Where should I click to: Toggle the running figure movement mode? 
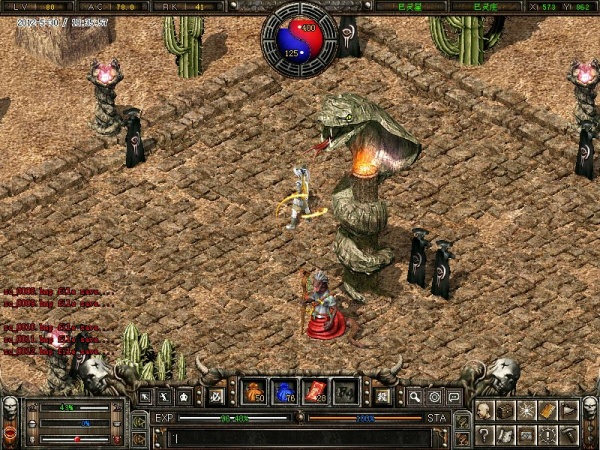point(166,396)
